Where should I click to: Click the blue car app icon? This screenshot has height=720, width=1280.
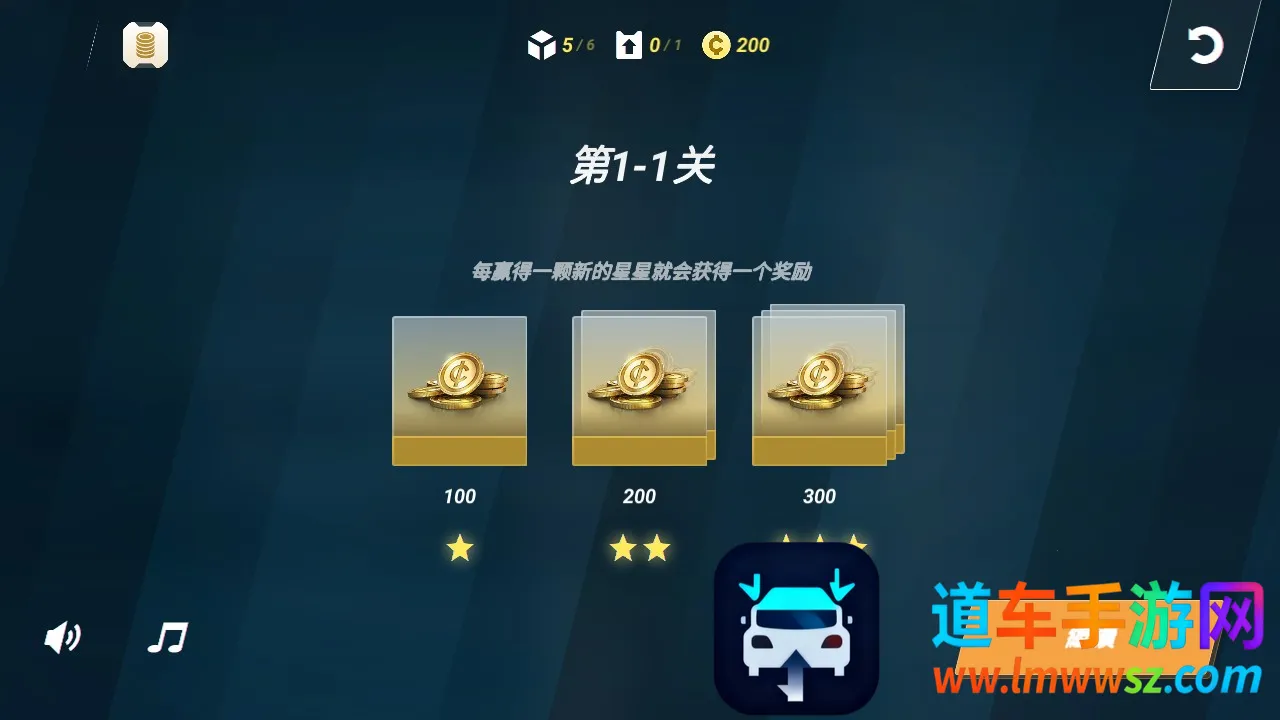coord(796,632)
